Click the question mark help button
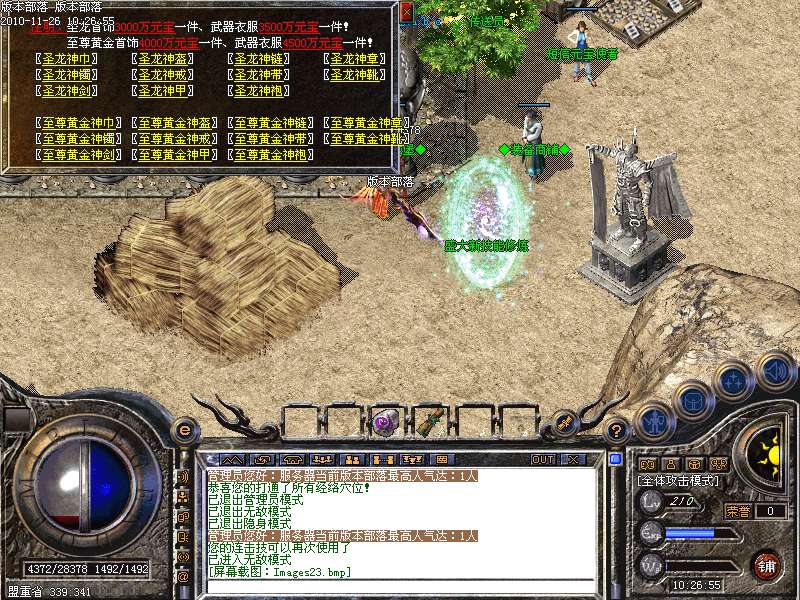 [618, 431]
